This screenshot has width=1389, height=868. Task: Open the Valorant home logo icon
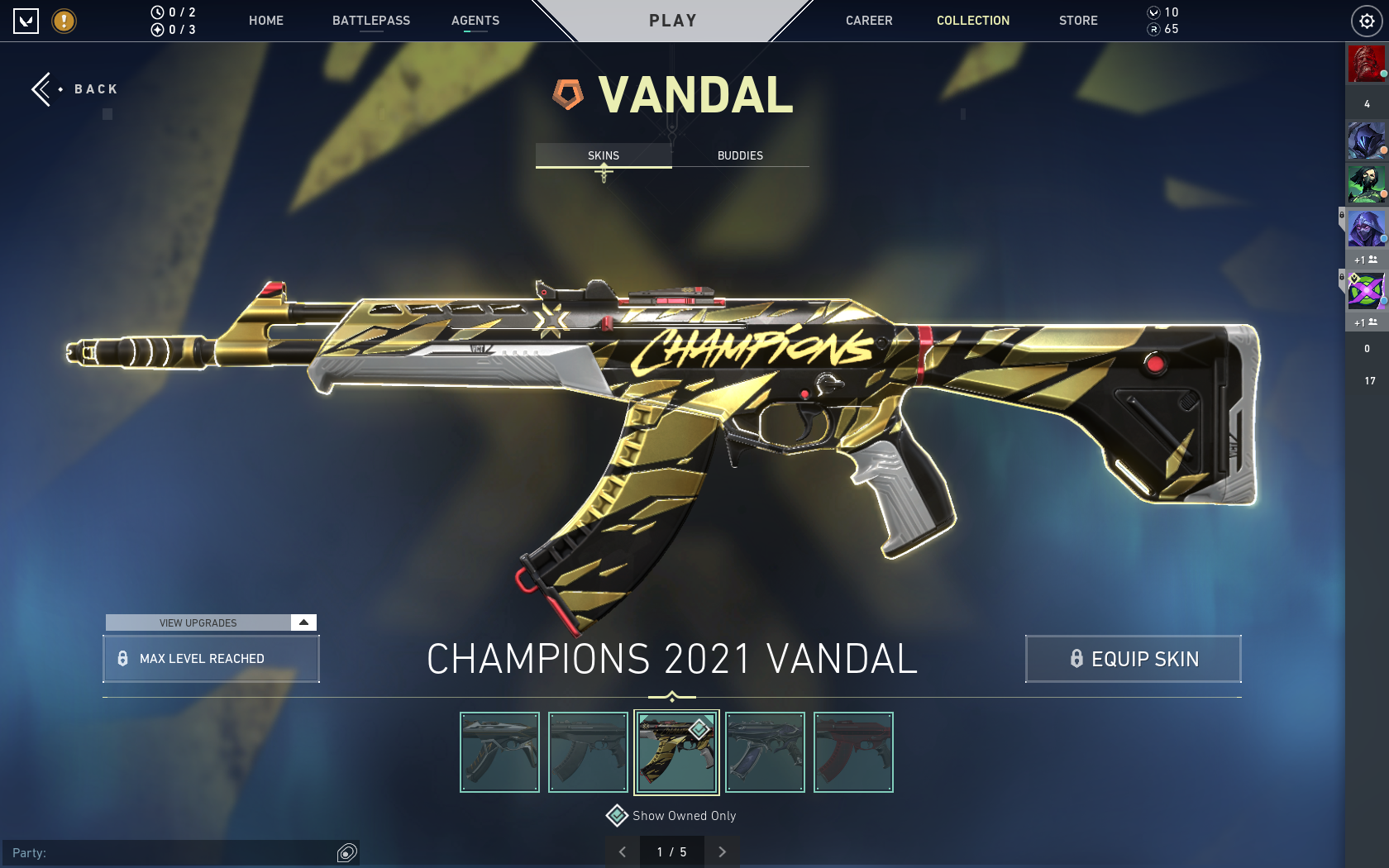[27, 20]
